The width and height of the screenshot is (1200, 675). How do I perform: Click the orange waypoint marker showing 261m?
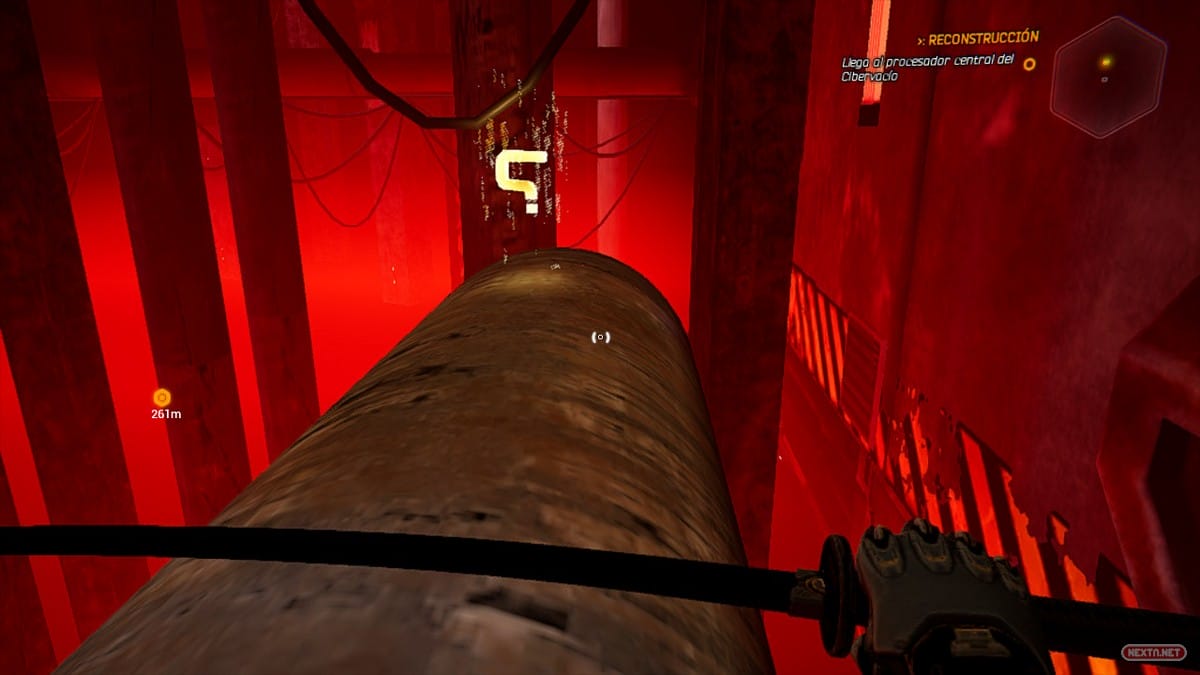tap(162, 397)
